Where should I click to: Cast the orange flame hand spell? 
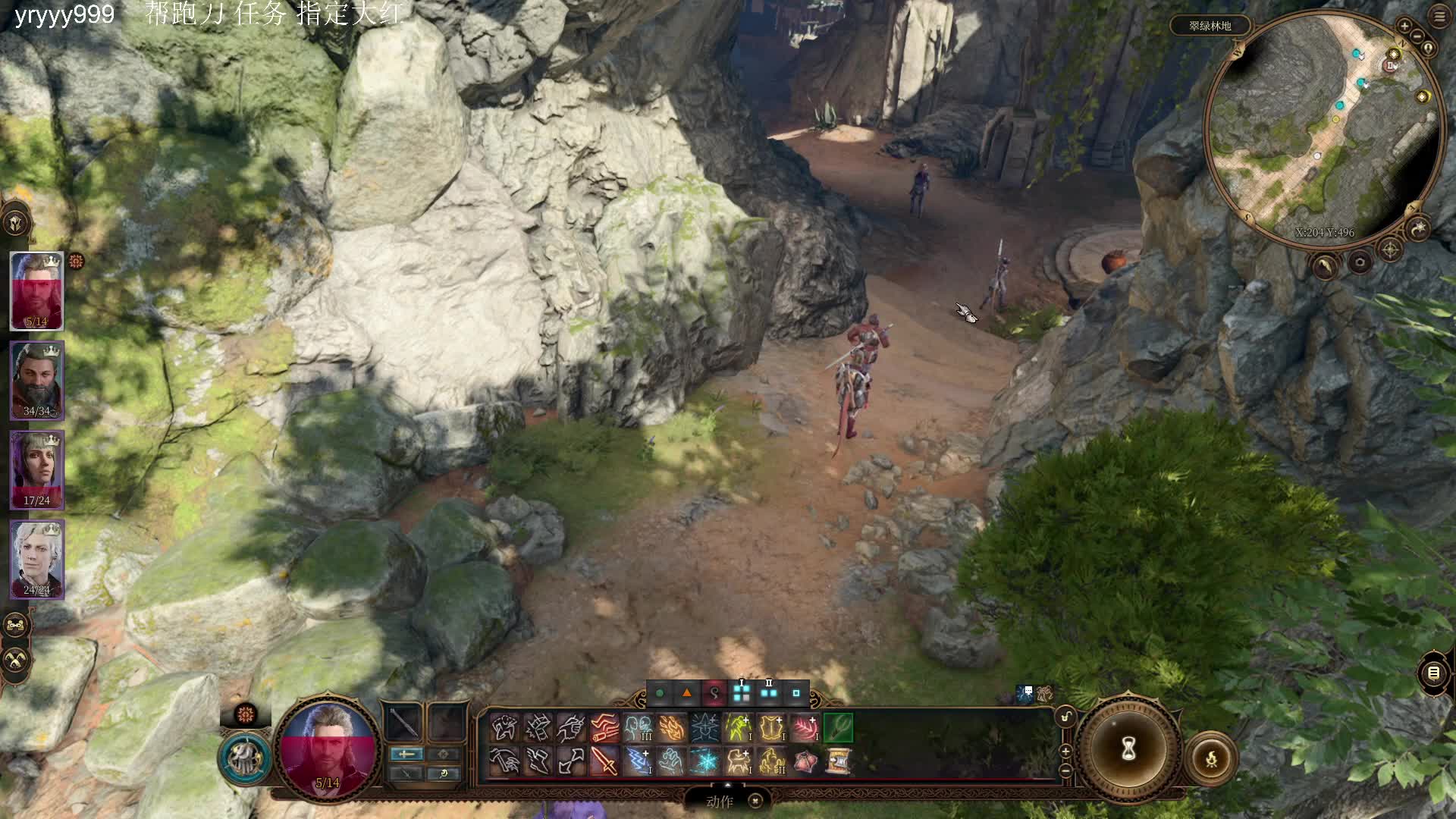(671, 728)
